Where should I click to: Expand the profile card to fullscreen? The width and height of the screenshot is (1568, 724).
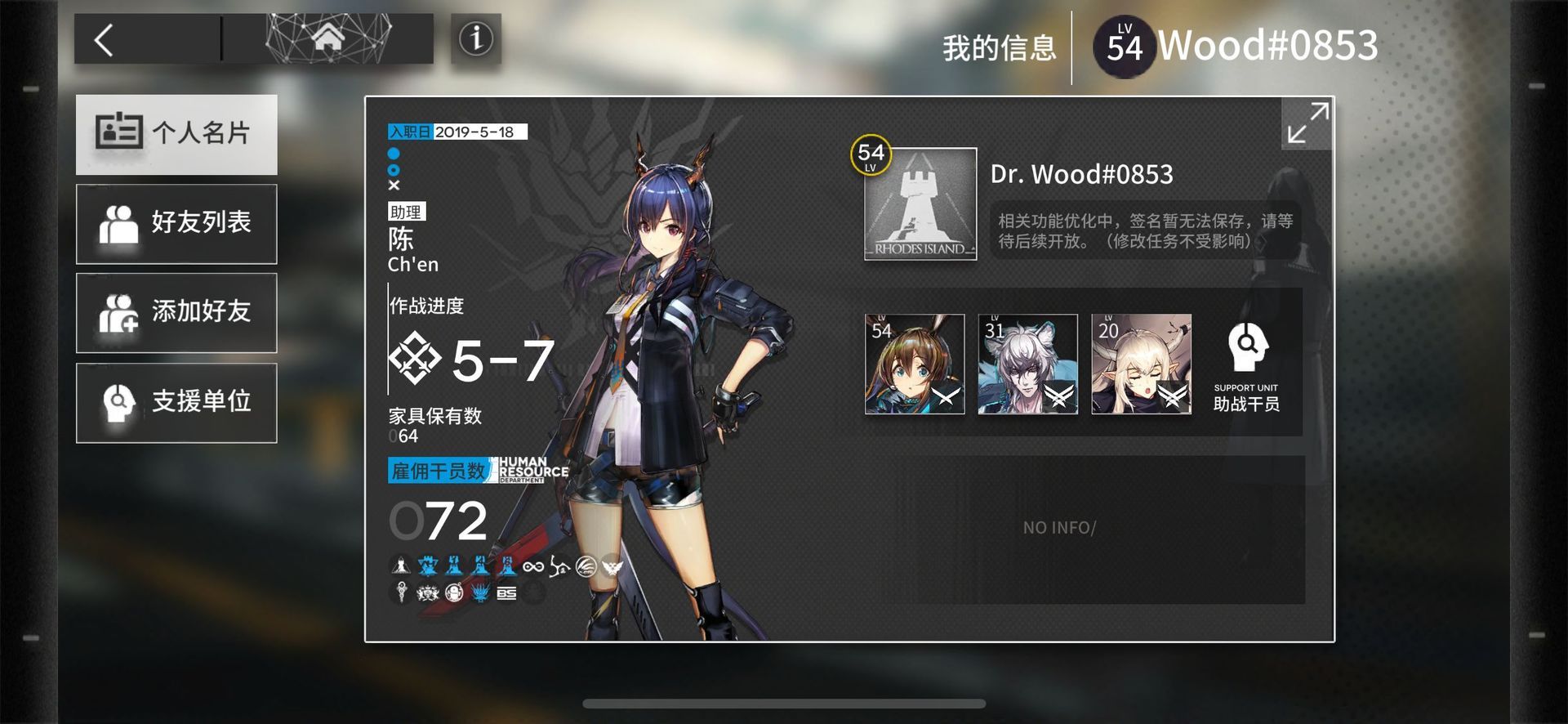click(1307, 123)
